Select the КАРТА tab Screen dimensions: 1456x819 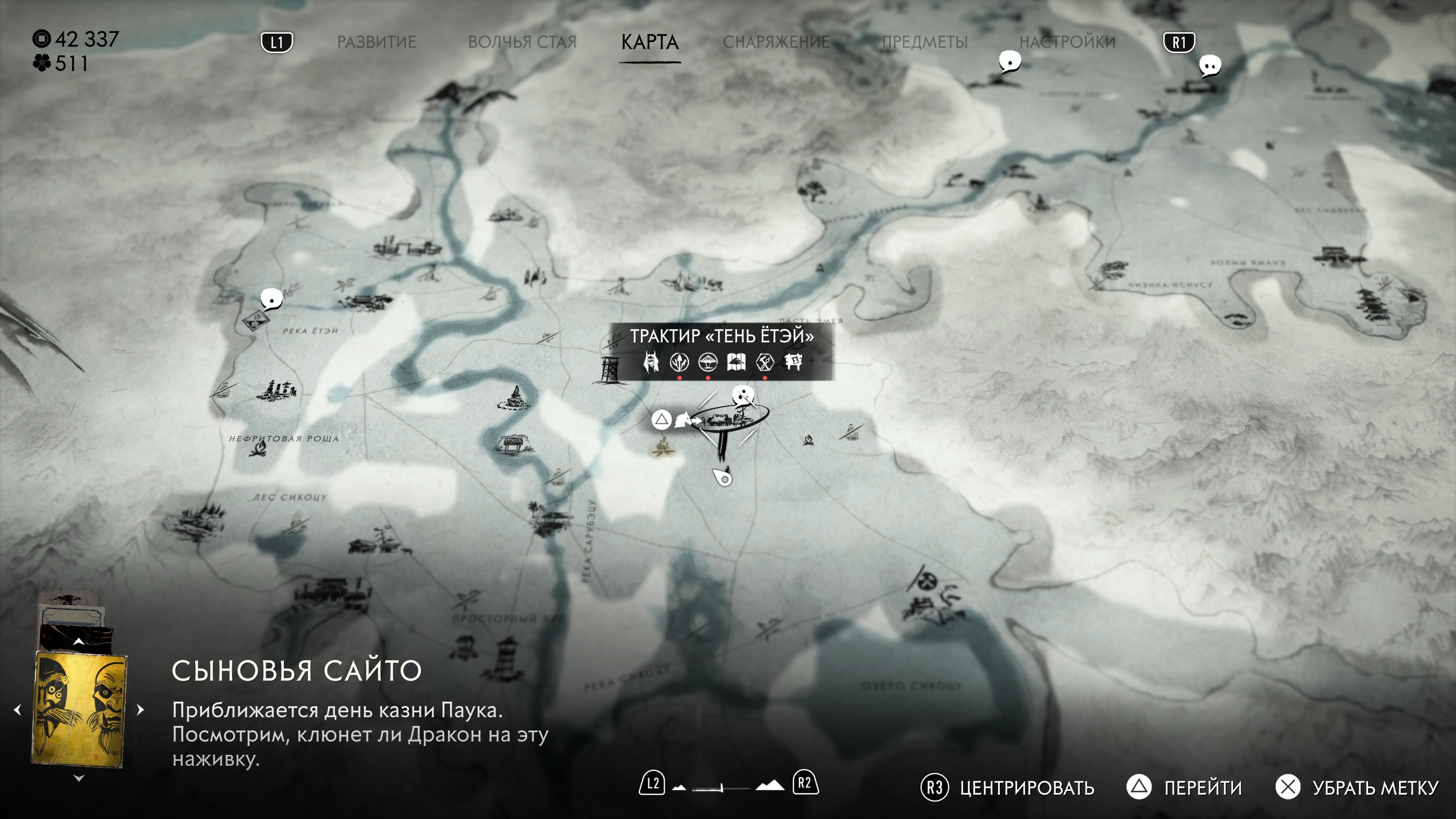pyautogui.click(x=650, y=42)
